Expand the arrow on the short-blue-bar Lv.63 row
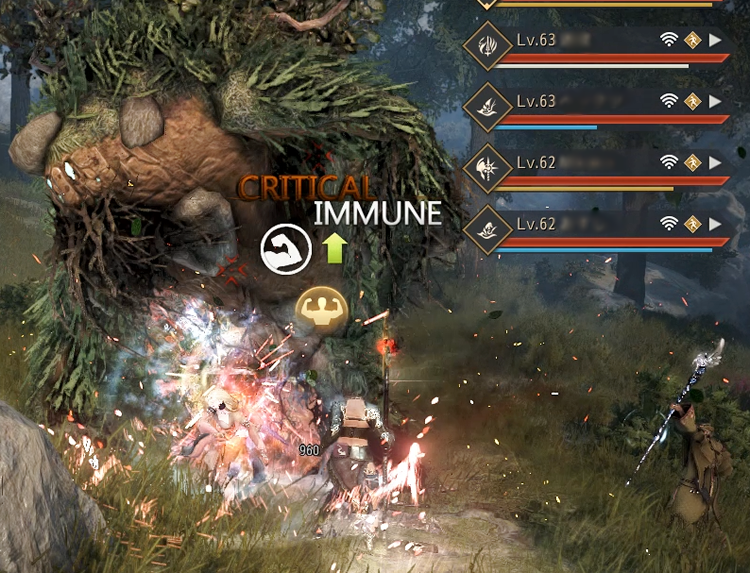 point(715,101)
